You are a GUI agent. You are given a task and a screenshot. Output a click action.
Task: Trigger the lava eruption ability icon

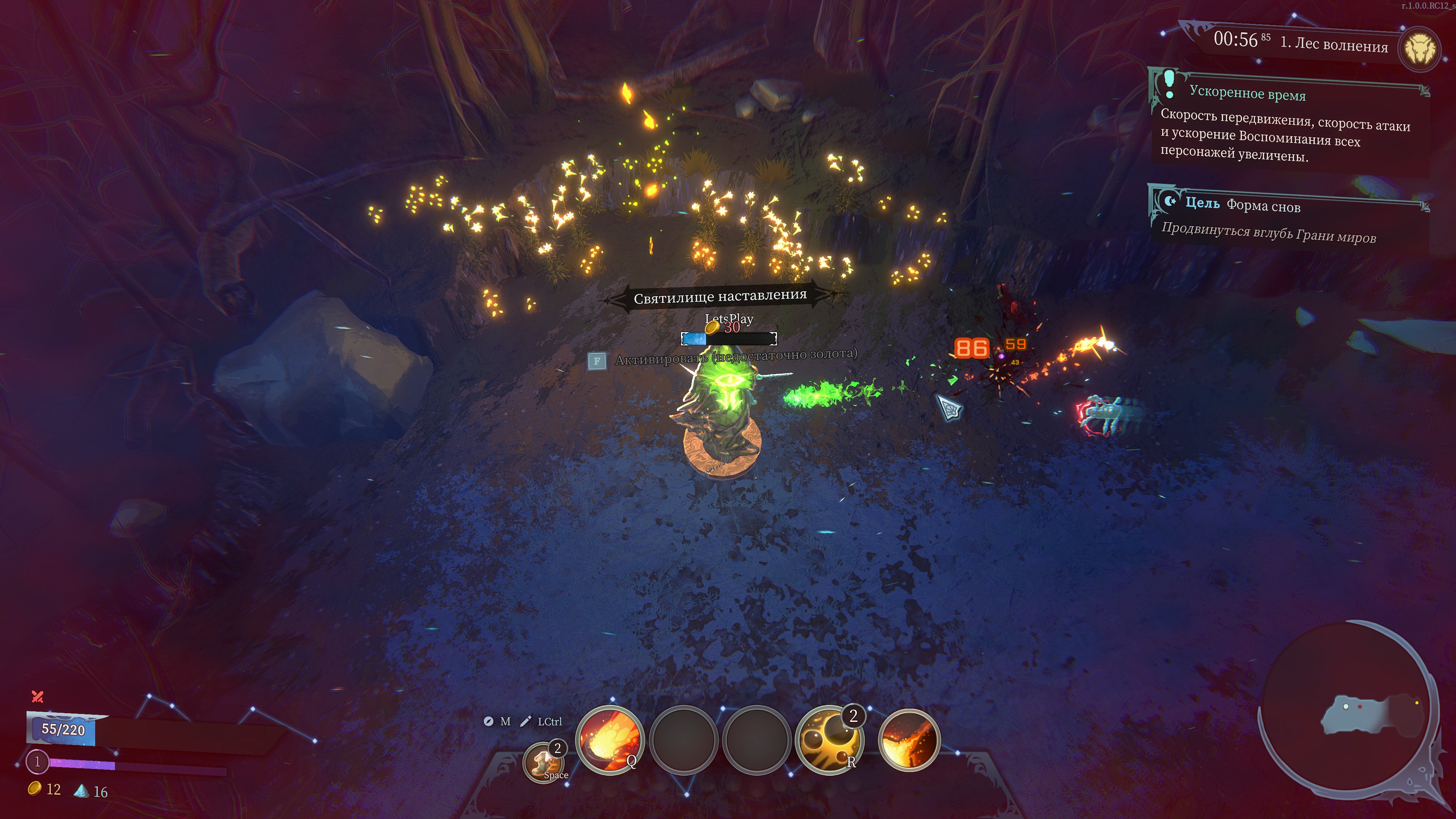[909, 740]
